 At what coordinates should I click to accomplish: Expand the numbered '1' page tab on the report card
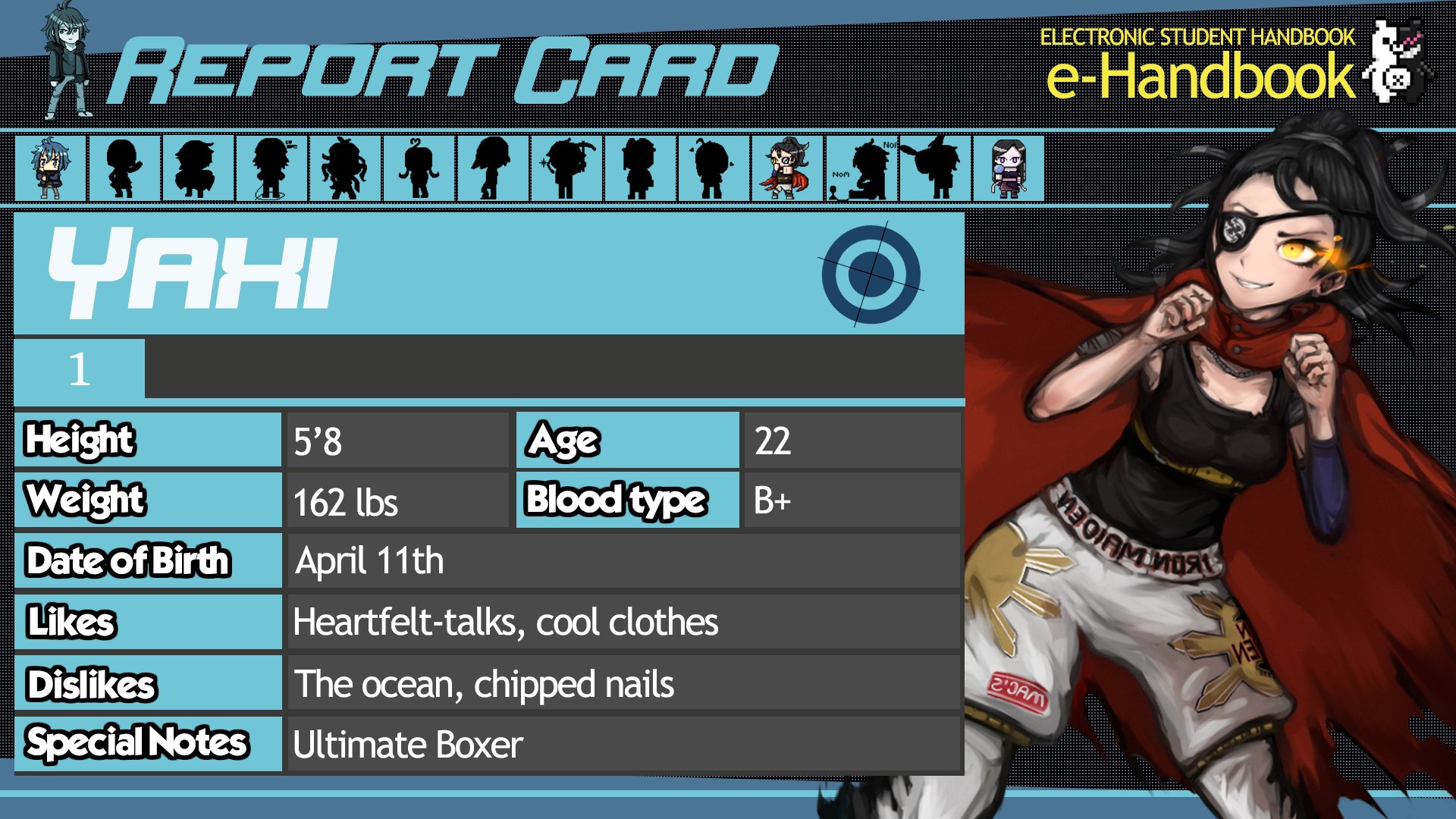(78, 369)
